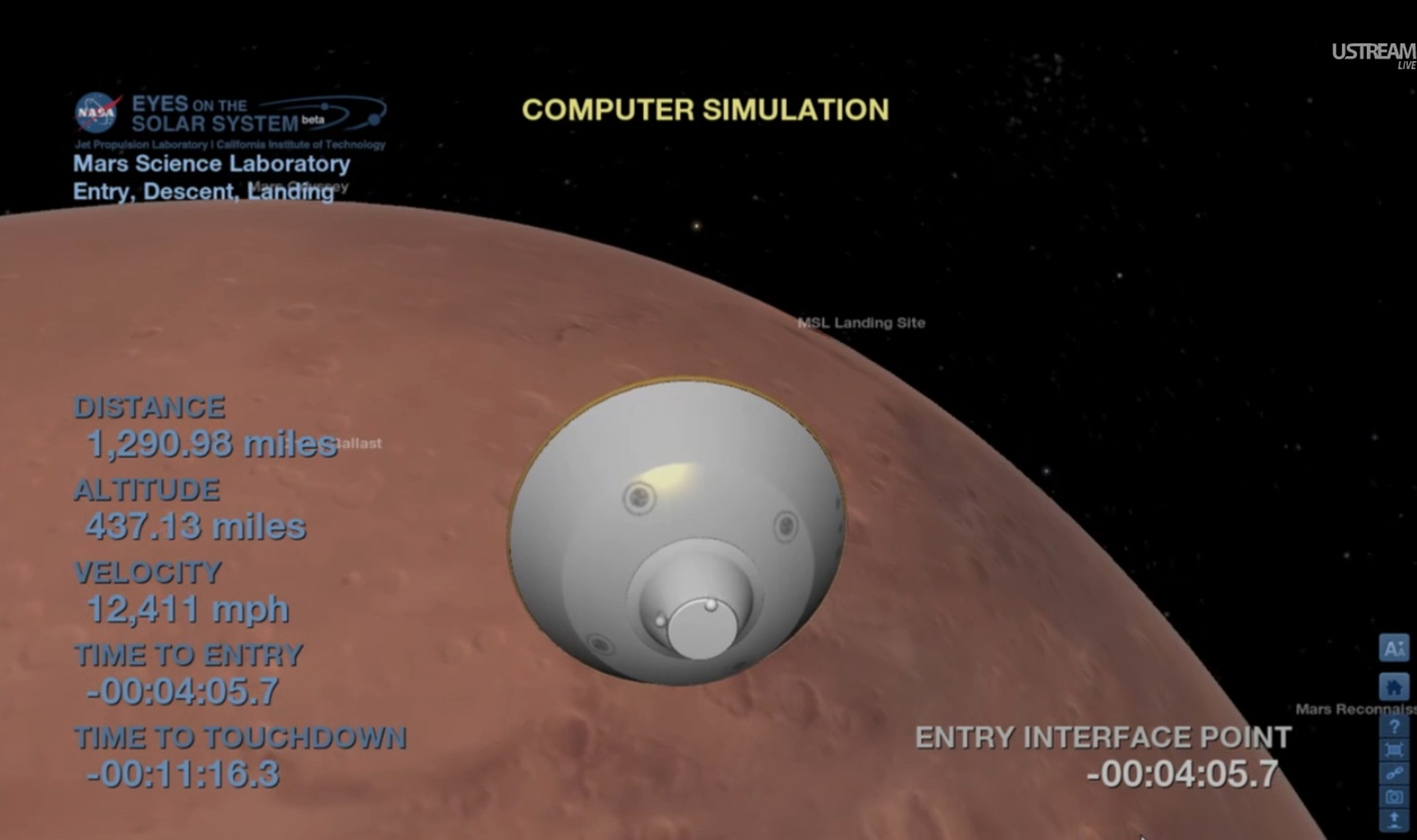Return to the home view
This screenshot has width=1417, height=840.
coord(1393,687)
